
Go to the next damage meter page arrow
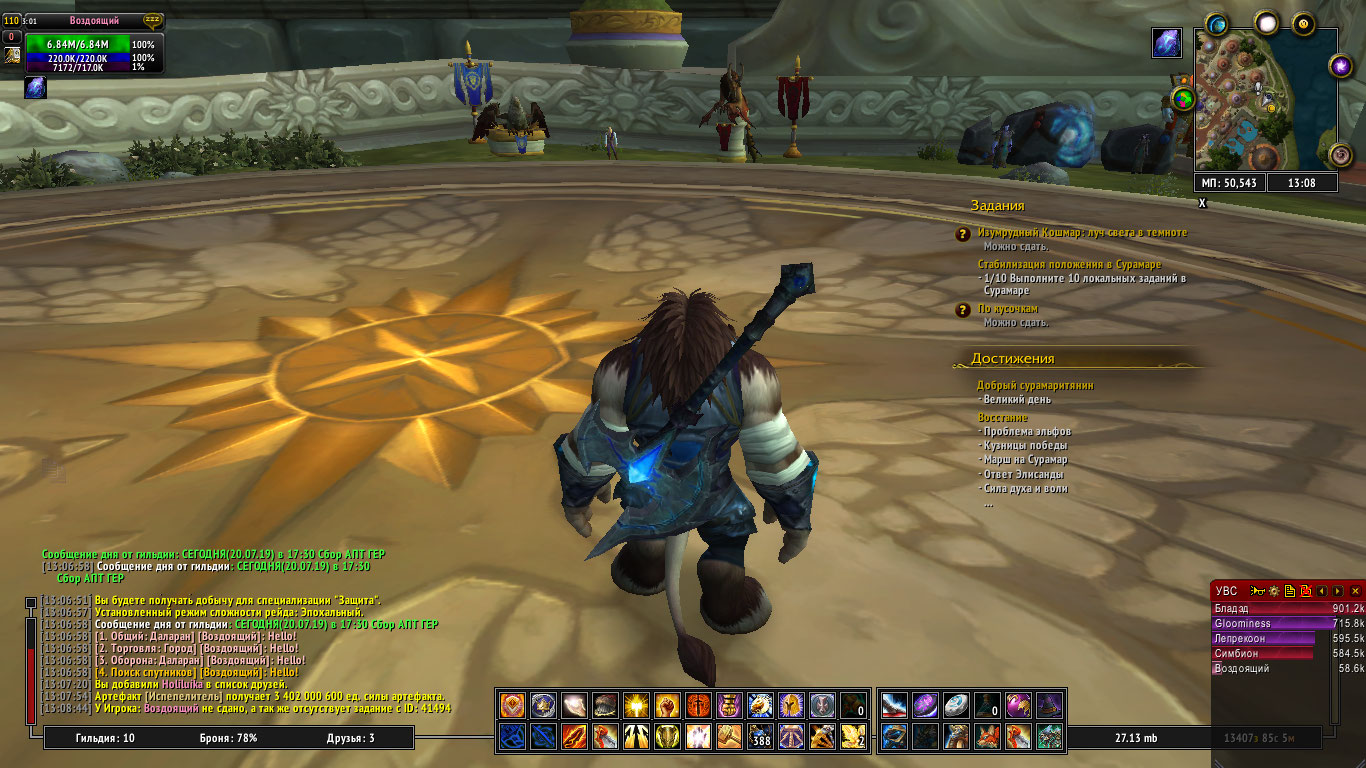coord(1337,591)
